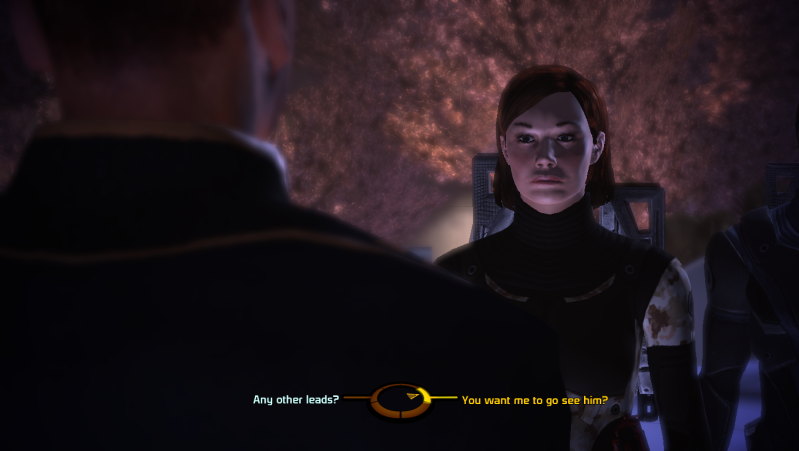Choose the "Any other leads?" dialogue option
Image resolution: width=799 pixels, height=451 pixels.
point(296,400)
